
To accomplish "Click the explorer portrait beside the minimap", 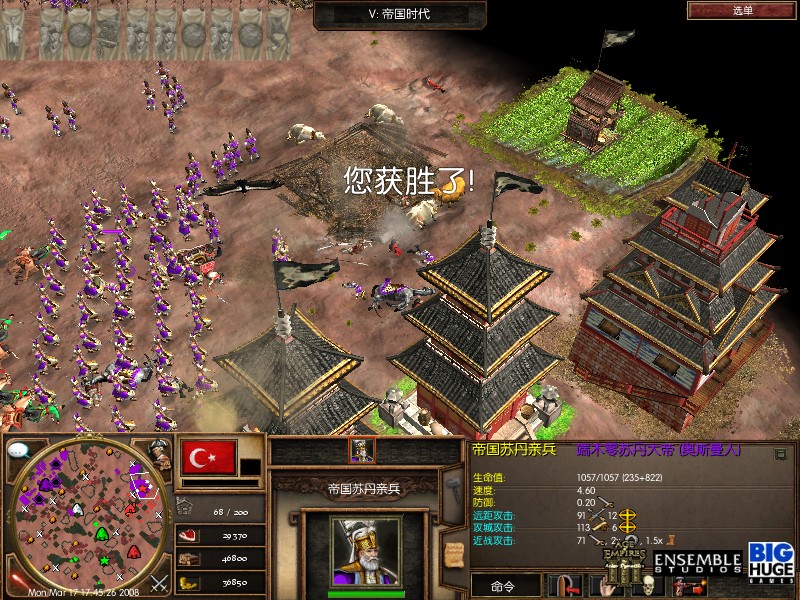I will tap(158, 454).
